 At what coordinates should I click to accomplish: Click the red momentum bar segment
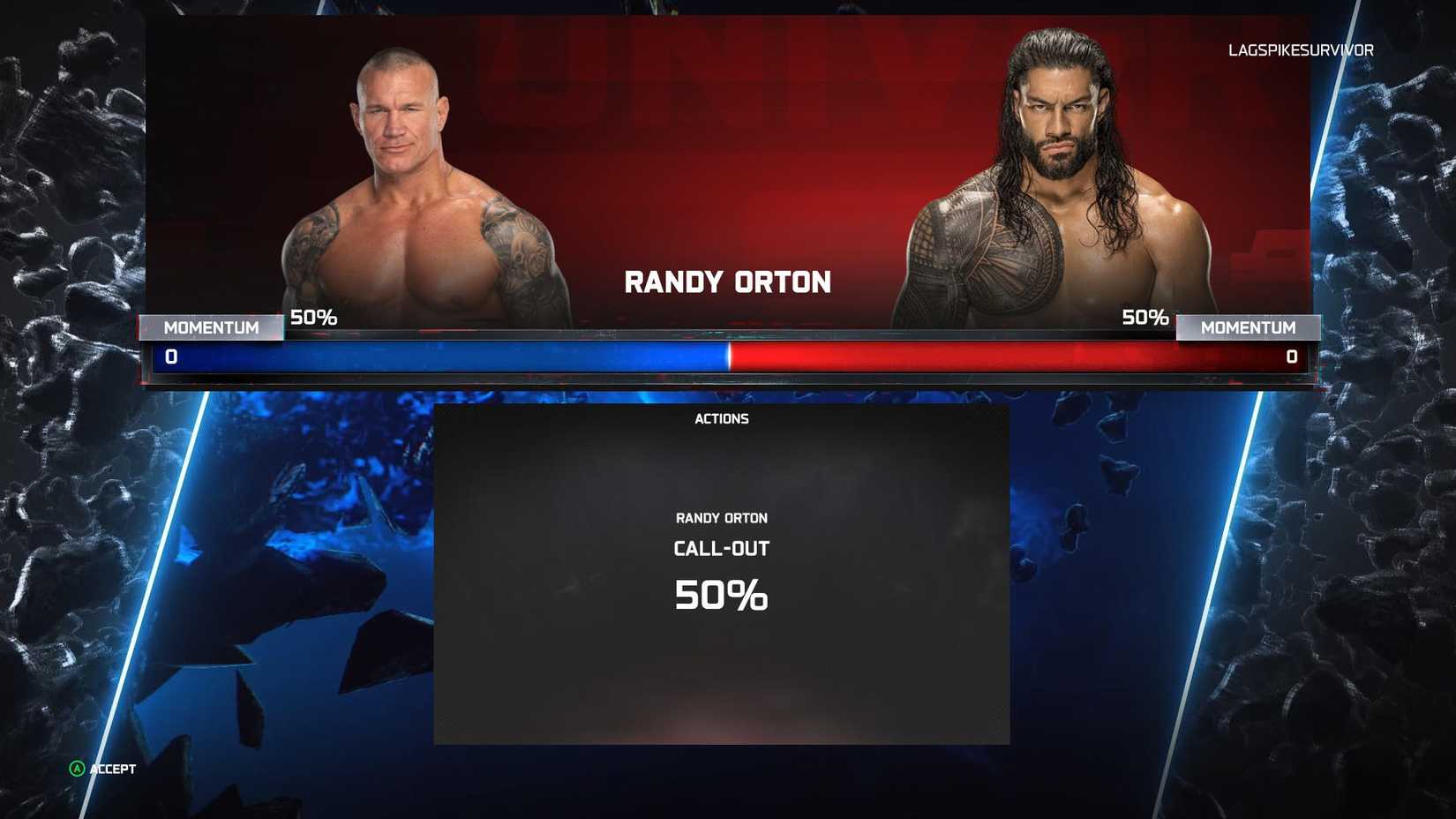coord(1015,357)
